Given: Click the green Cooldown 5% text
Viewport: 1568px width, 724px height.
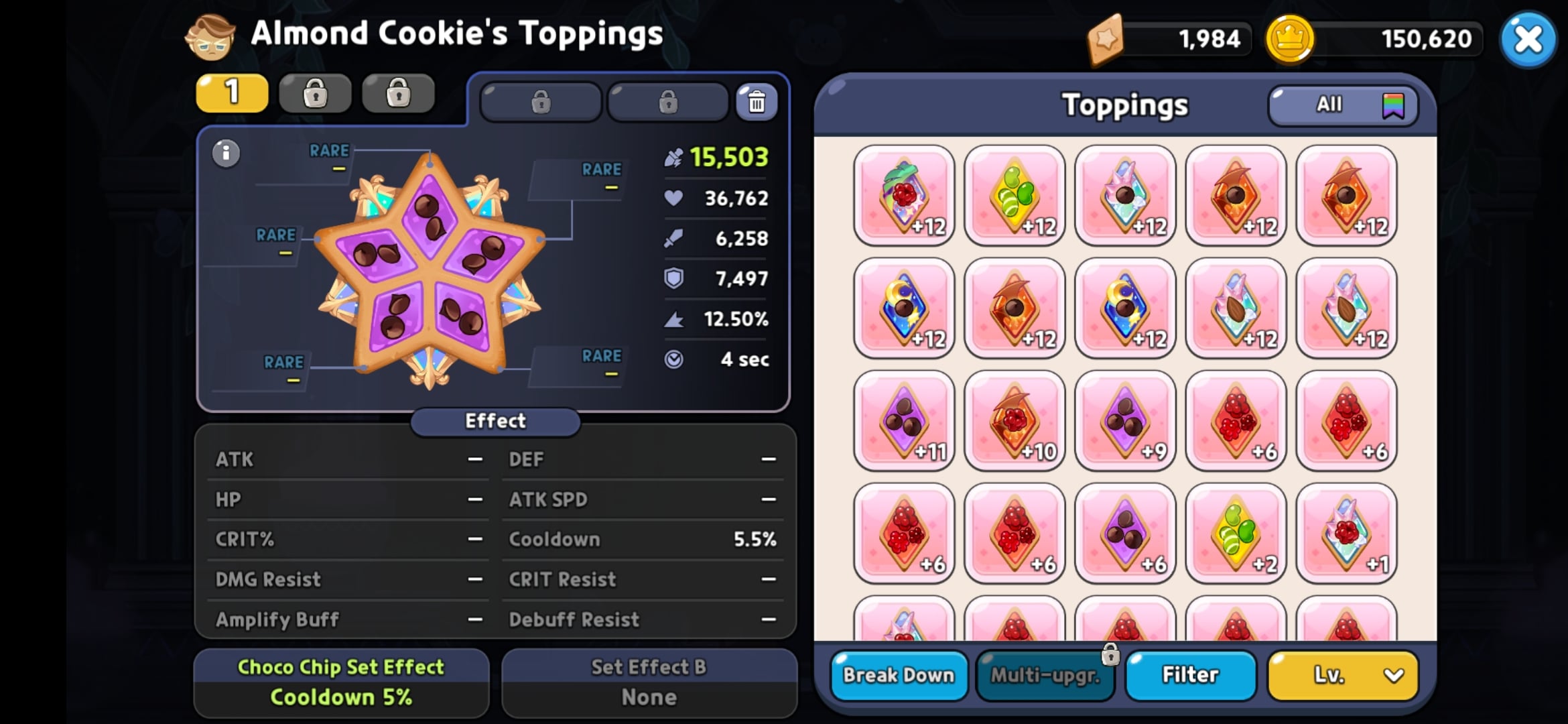Looking at the screenshot, I should point(341,697).
